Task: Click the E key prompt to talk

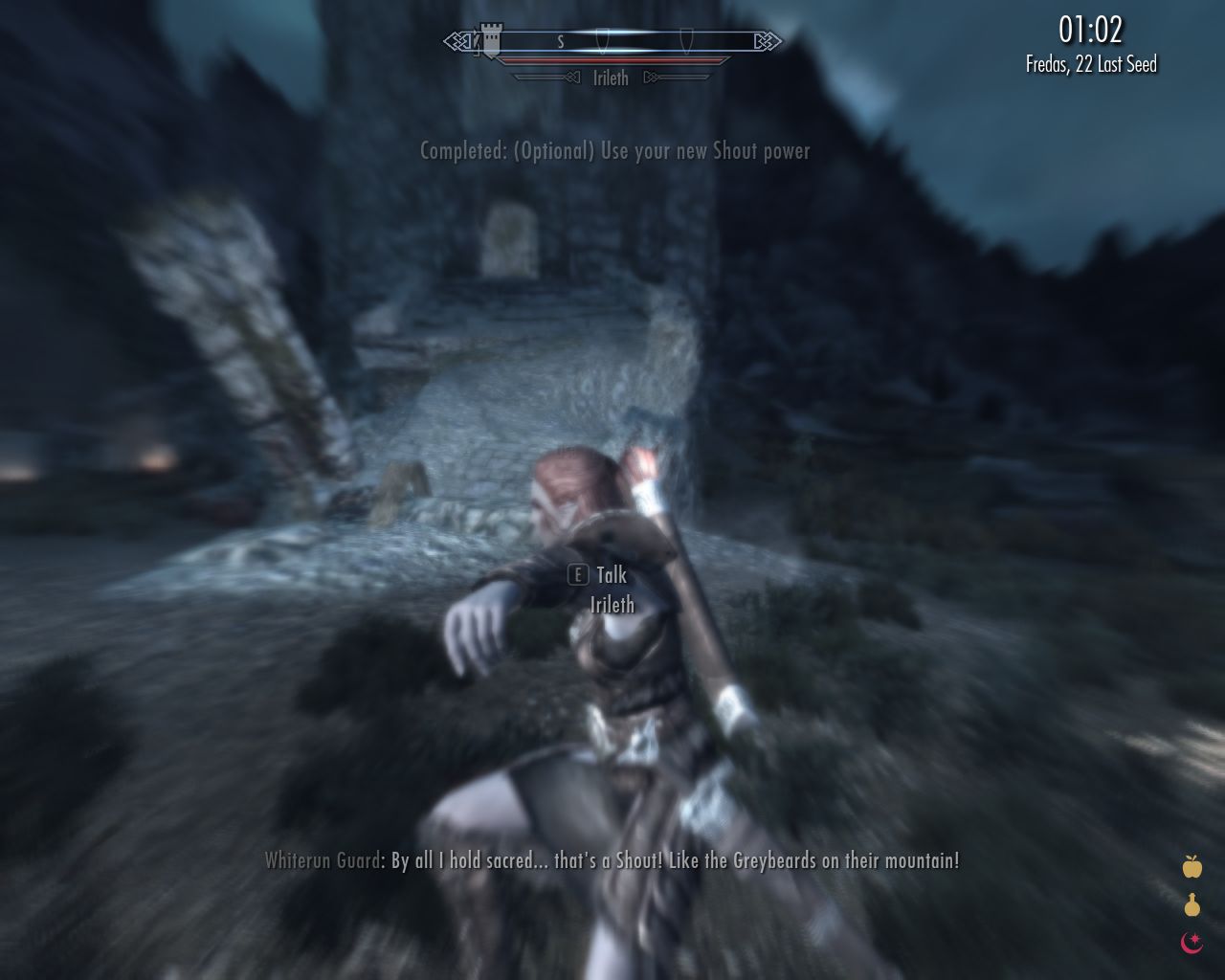Action: point(577,575)
